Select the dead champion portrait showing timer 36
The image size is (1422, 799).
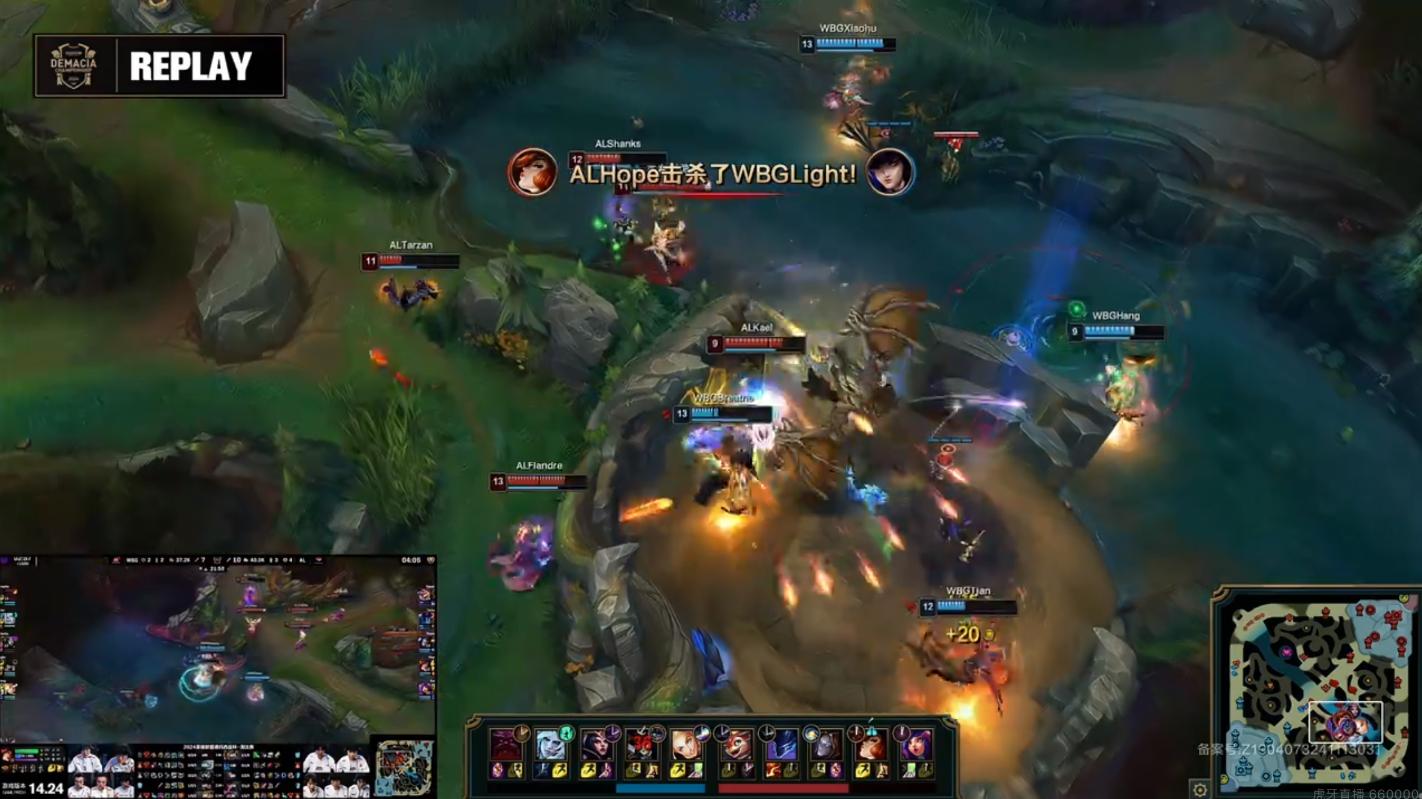pyautogui.click(x=641, y=745)
